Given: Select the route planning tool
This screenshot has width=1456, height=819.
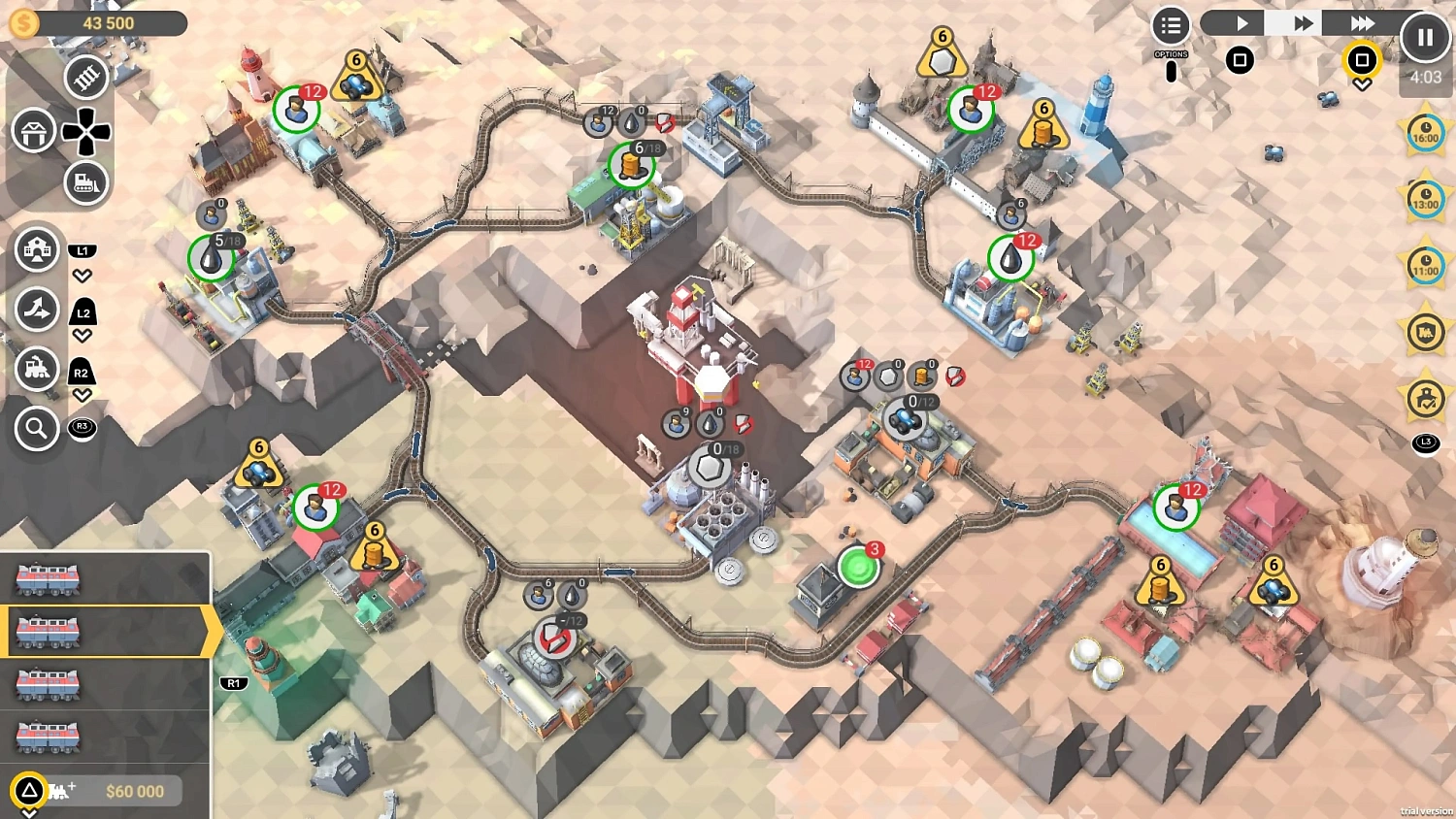Looking at the screenshot, I should pyautogui.click(x=37, y=311).
